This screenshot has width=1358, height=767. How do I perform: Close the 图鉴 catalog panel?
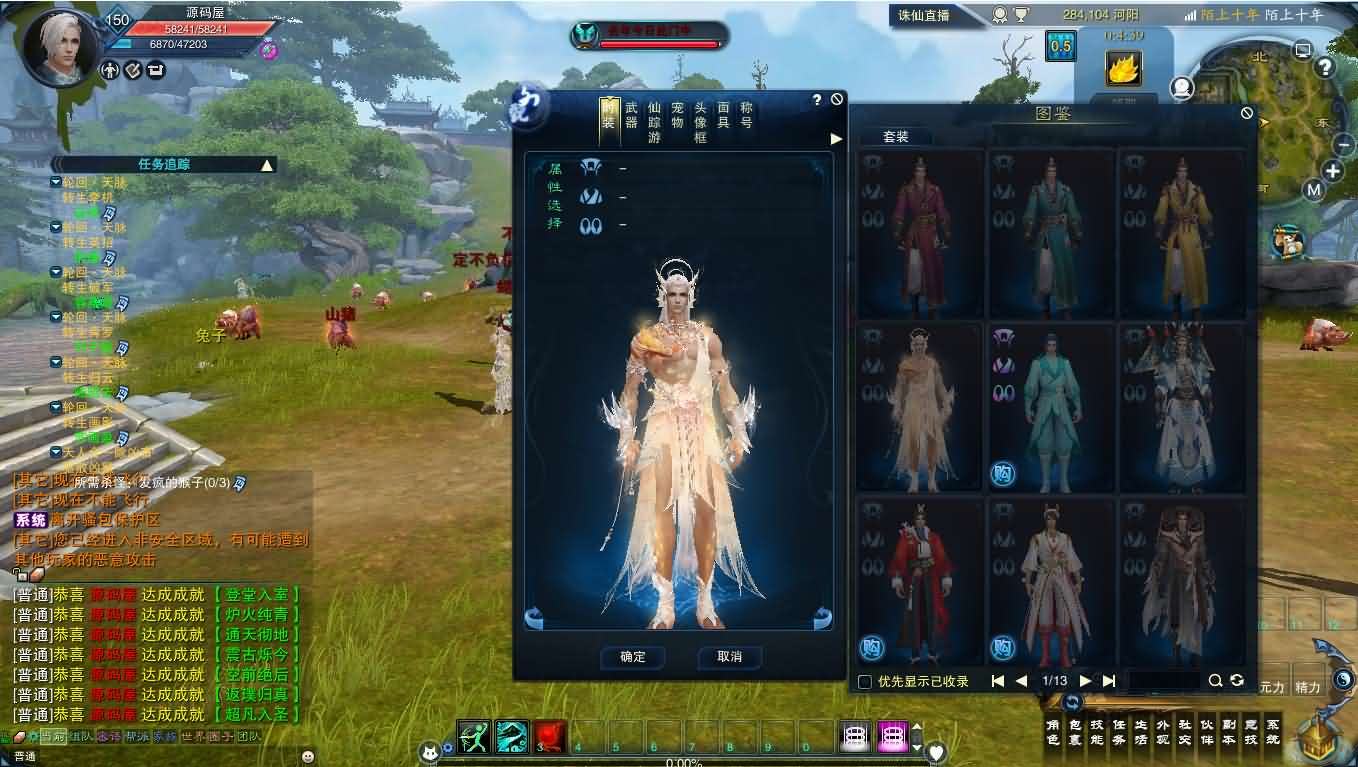point(1246,113)
